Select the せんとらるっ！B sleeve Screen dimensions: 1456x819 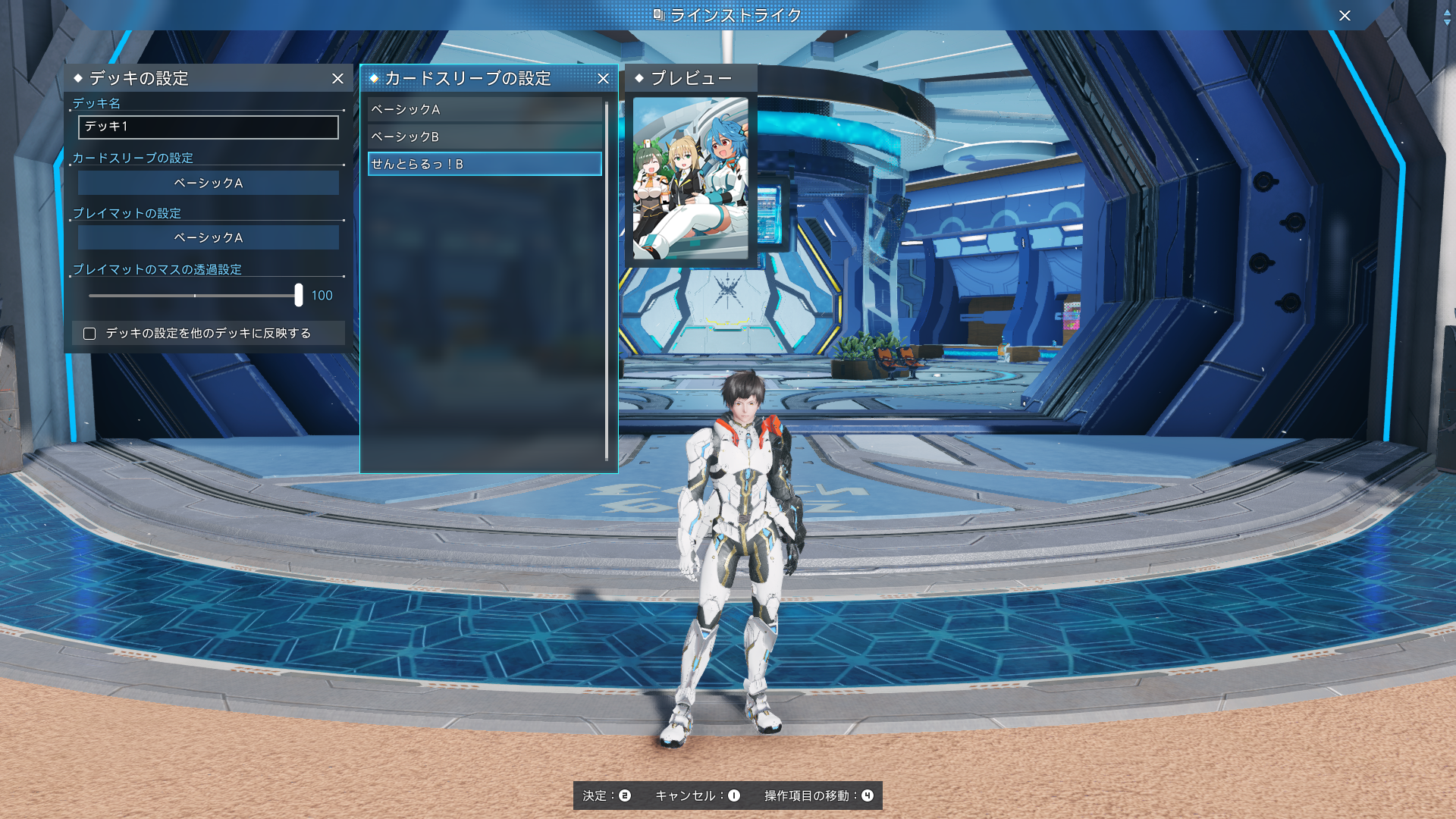coord(485,165)
